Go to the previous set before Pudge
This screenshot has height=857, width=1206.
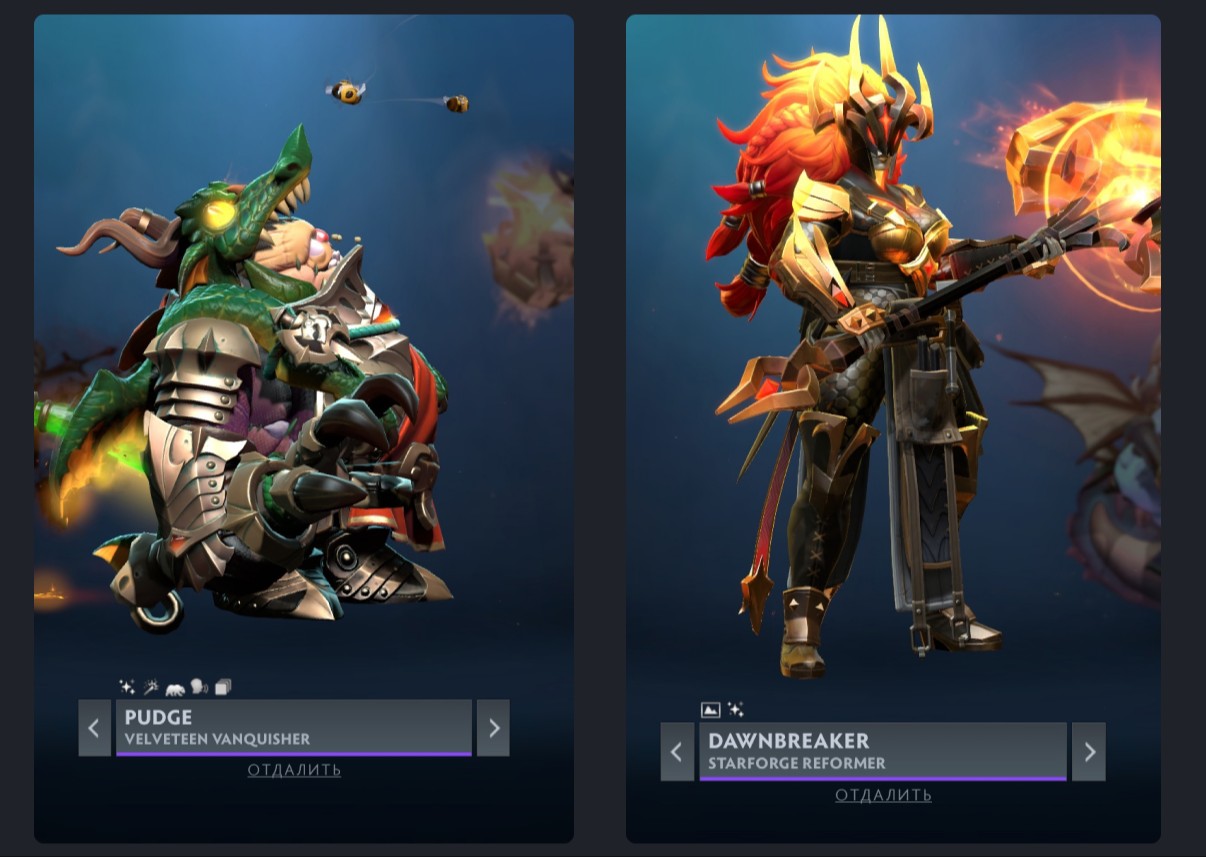coord(94,728)
